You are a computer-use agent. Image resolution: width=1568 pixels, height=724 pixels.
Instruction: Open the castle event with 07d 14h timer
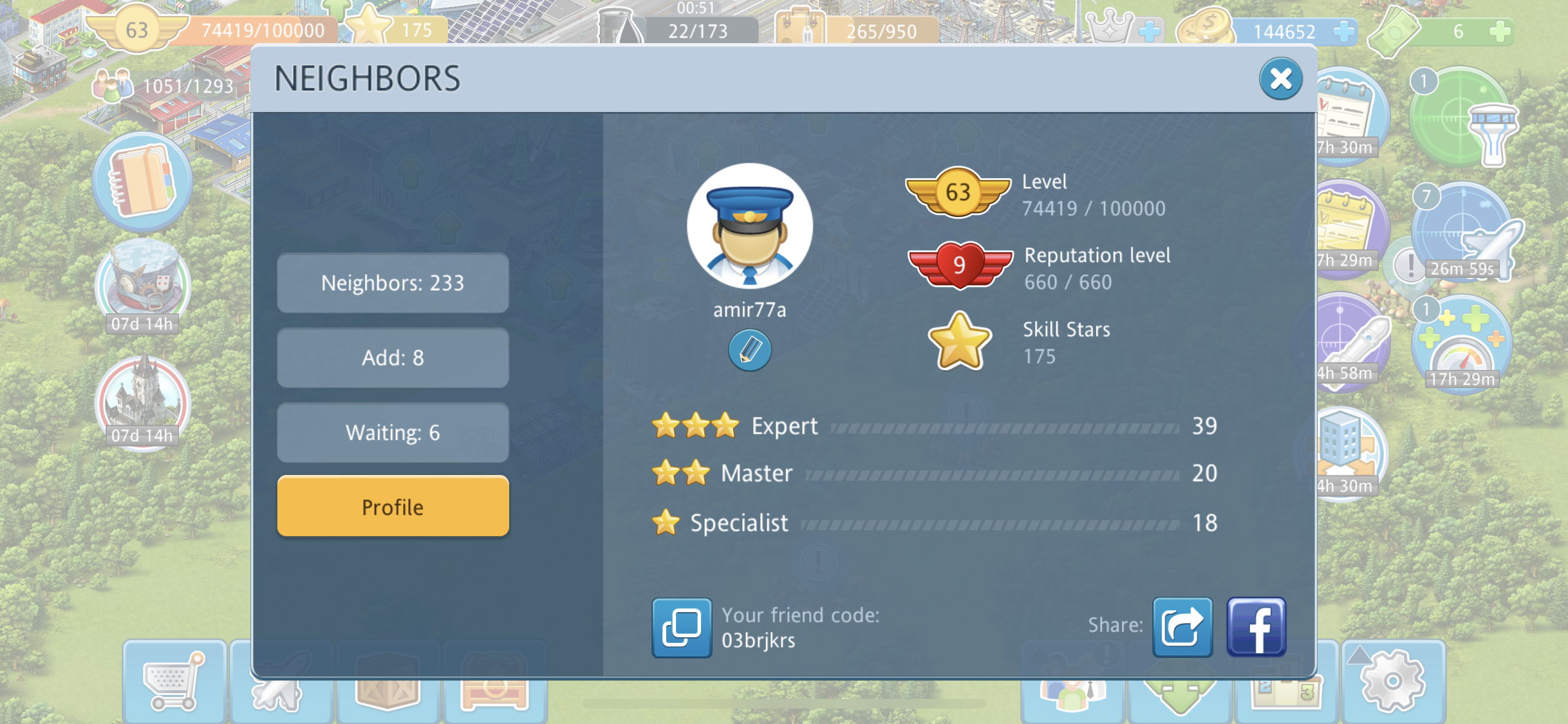point(142,400)
